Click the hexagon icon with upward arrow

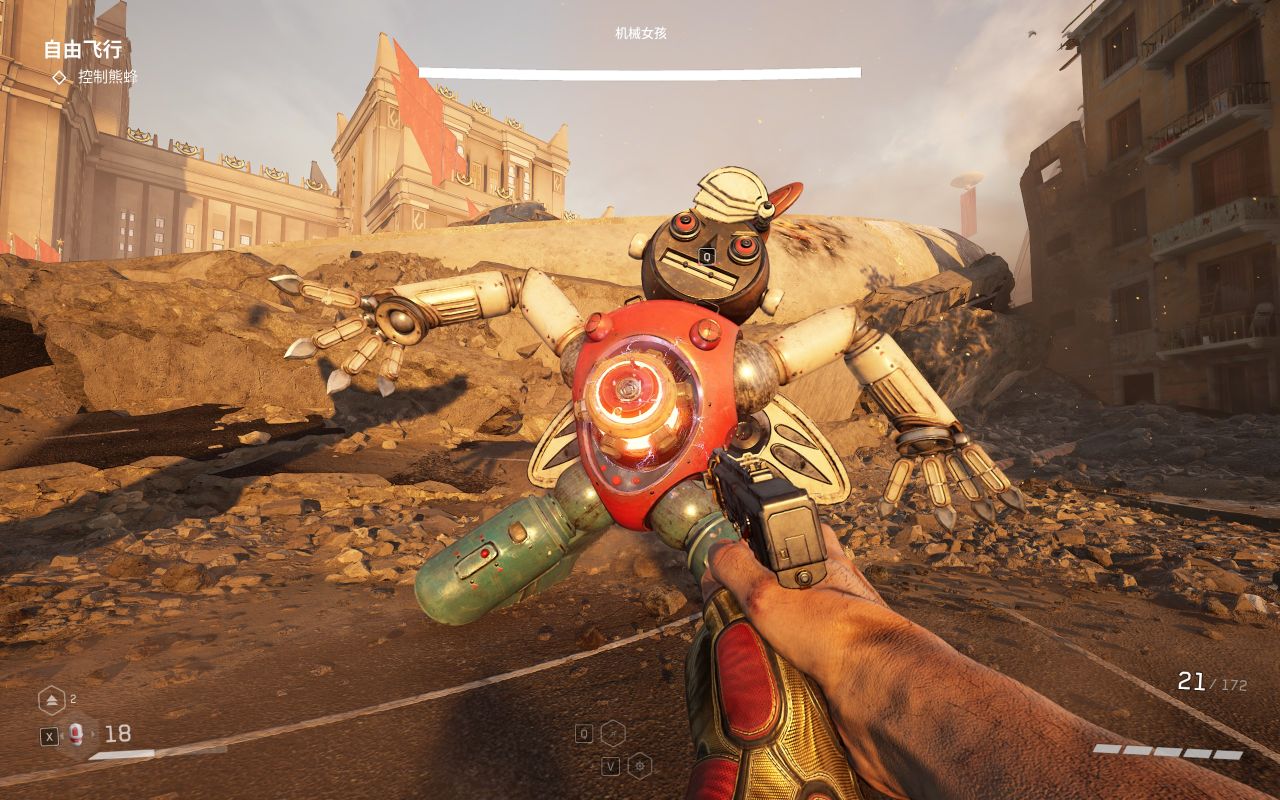(x=51, y=700)
